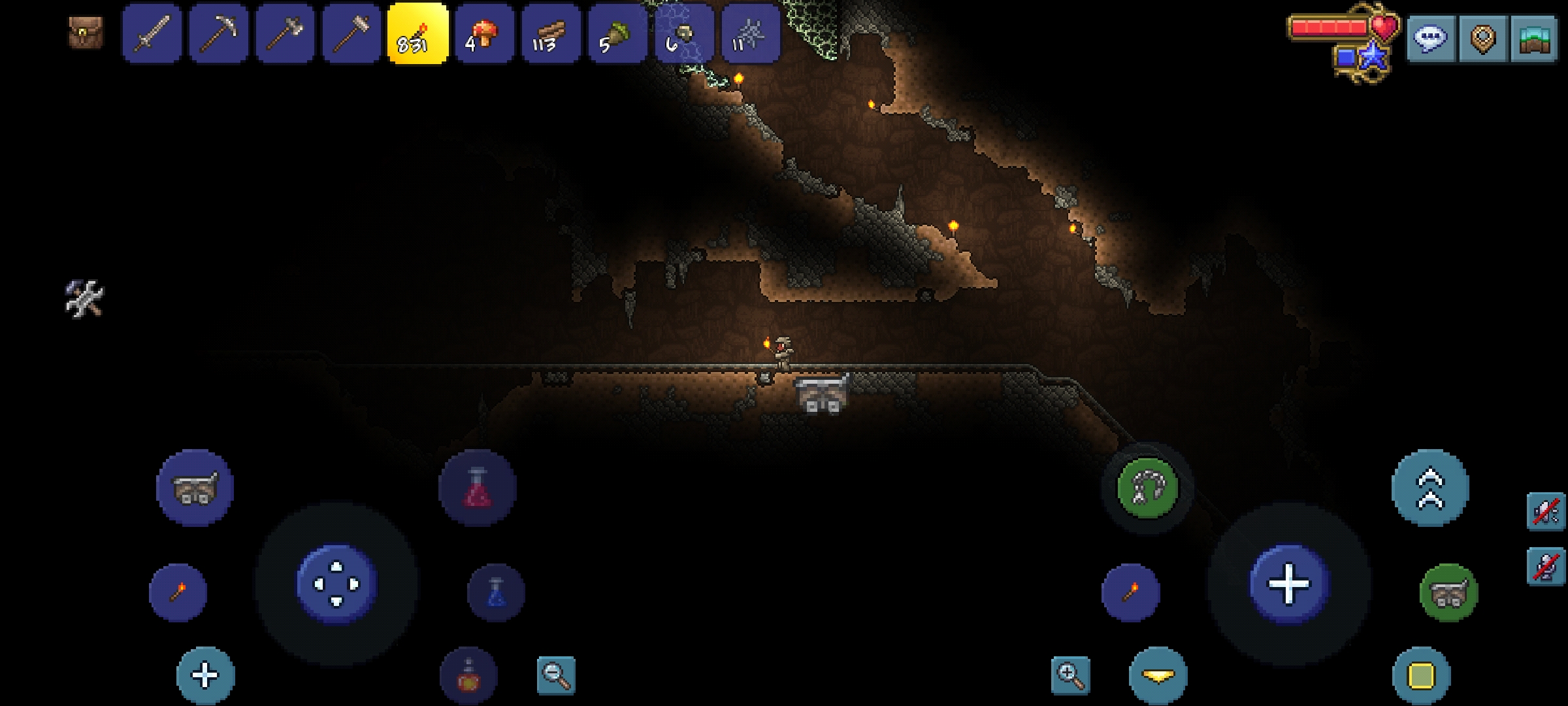1568x706 pixels.
Task: Zoom in with the plus magnifier
Action: [x=1070, y=675]
